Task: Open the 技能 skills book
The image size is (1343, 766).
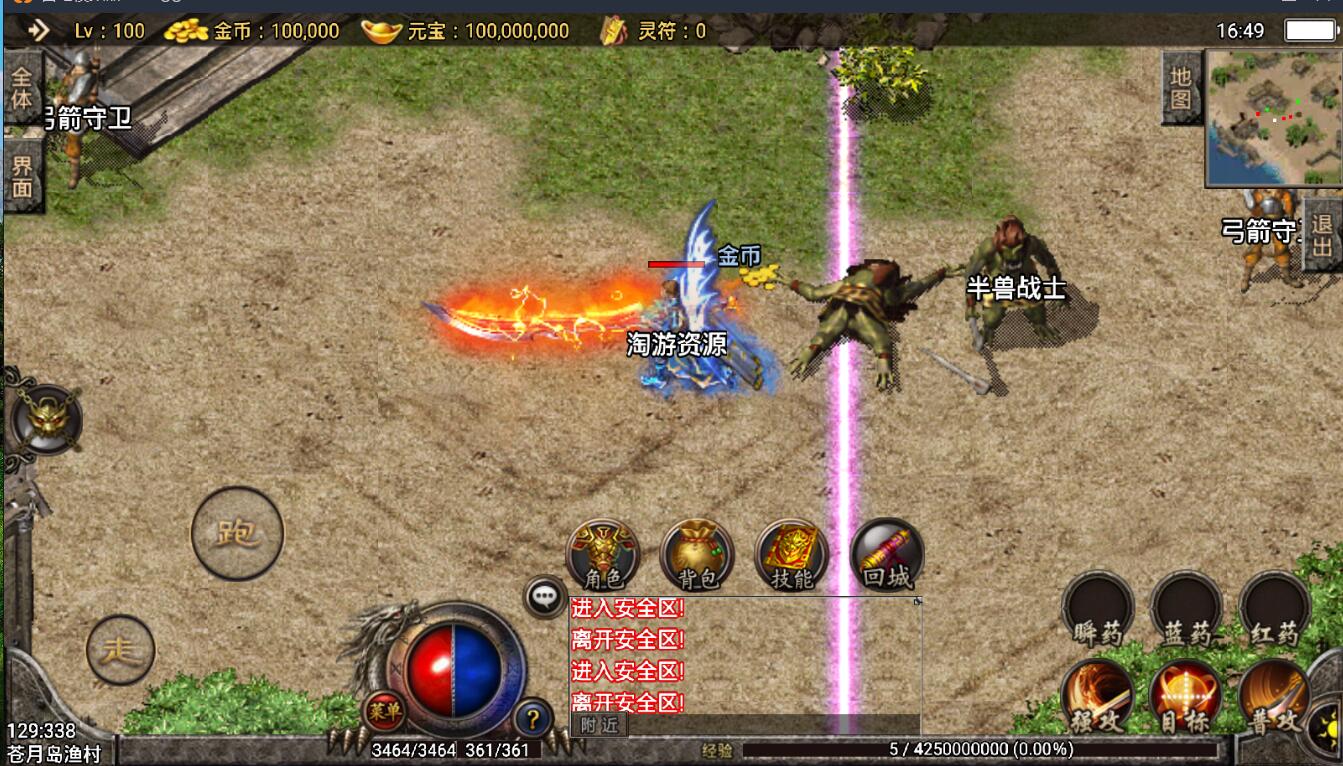Action: 792,555
